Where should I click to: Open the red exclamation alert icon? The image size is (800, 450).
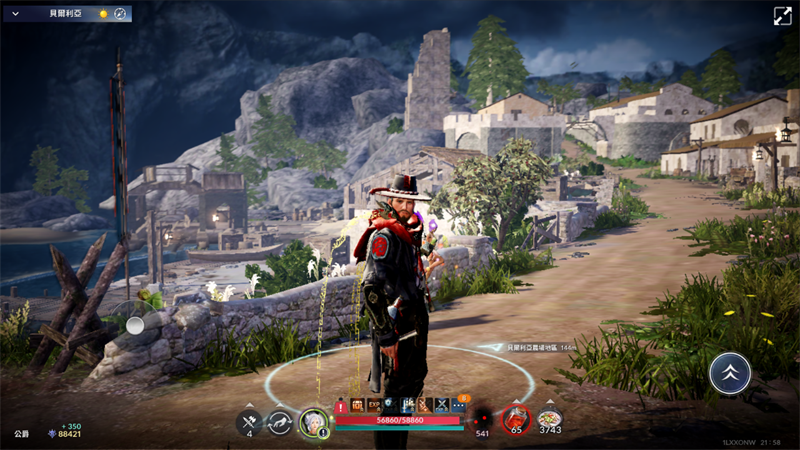(x=342, y=406)
